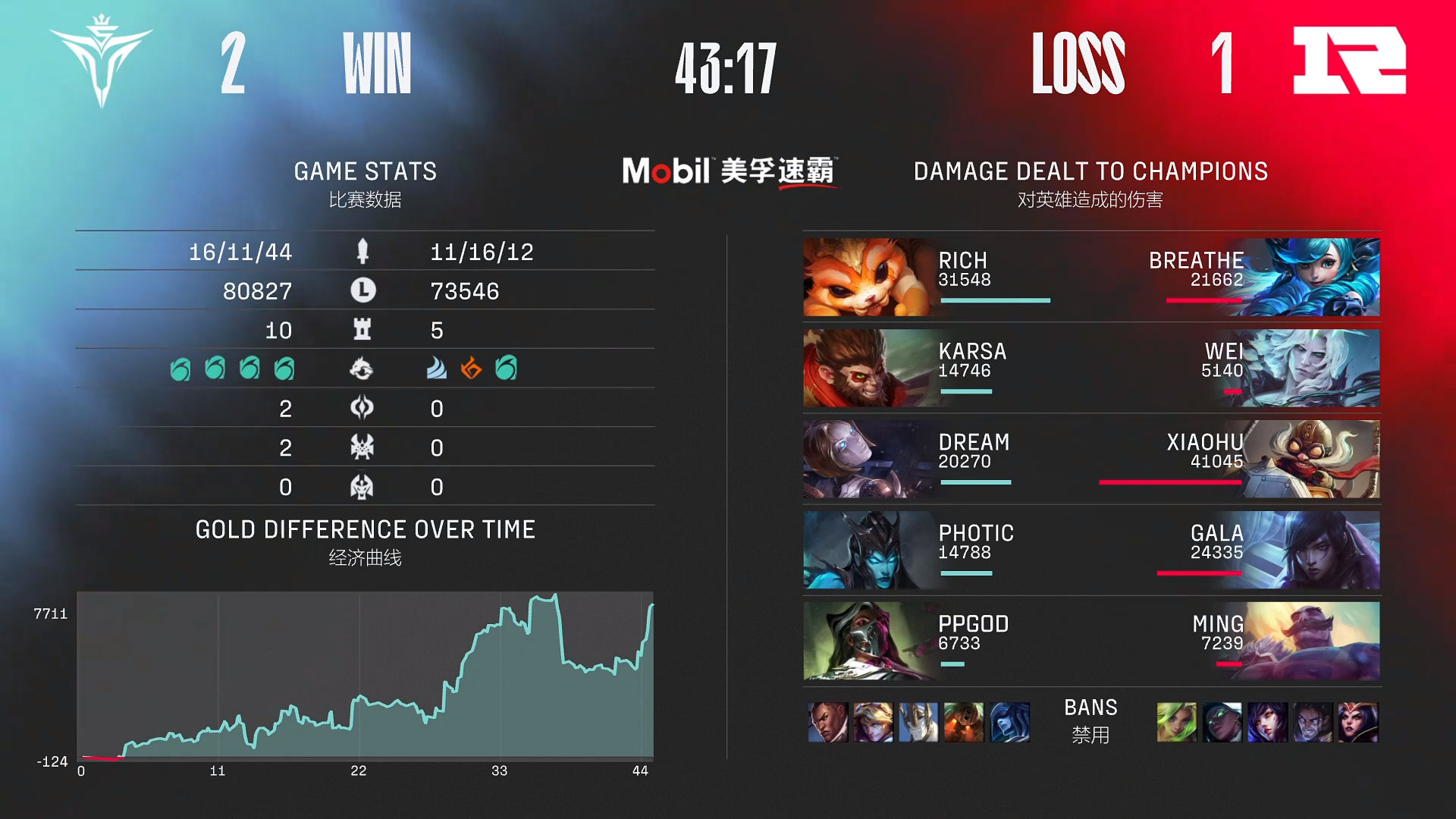Select the BANS section label
This screenshot has height=819, width=1456.
pos(1090,708)
